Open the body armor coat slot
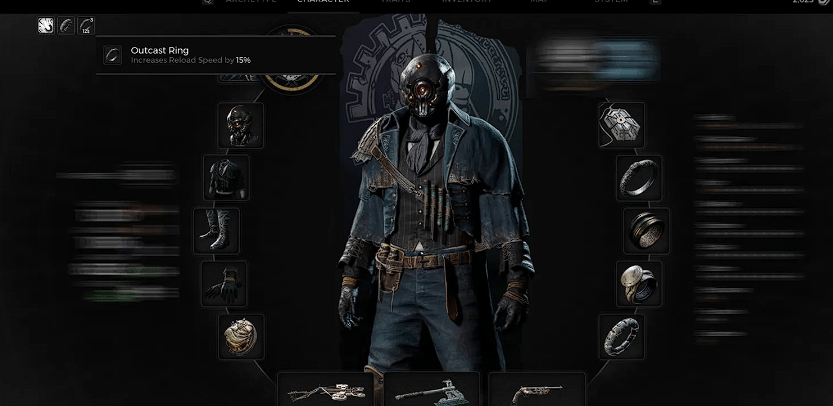 click(x=226, y=177)
